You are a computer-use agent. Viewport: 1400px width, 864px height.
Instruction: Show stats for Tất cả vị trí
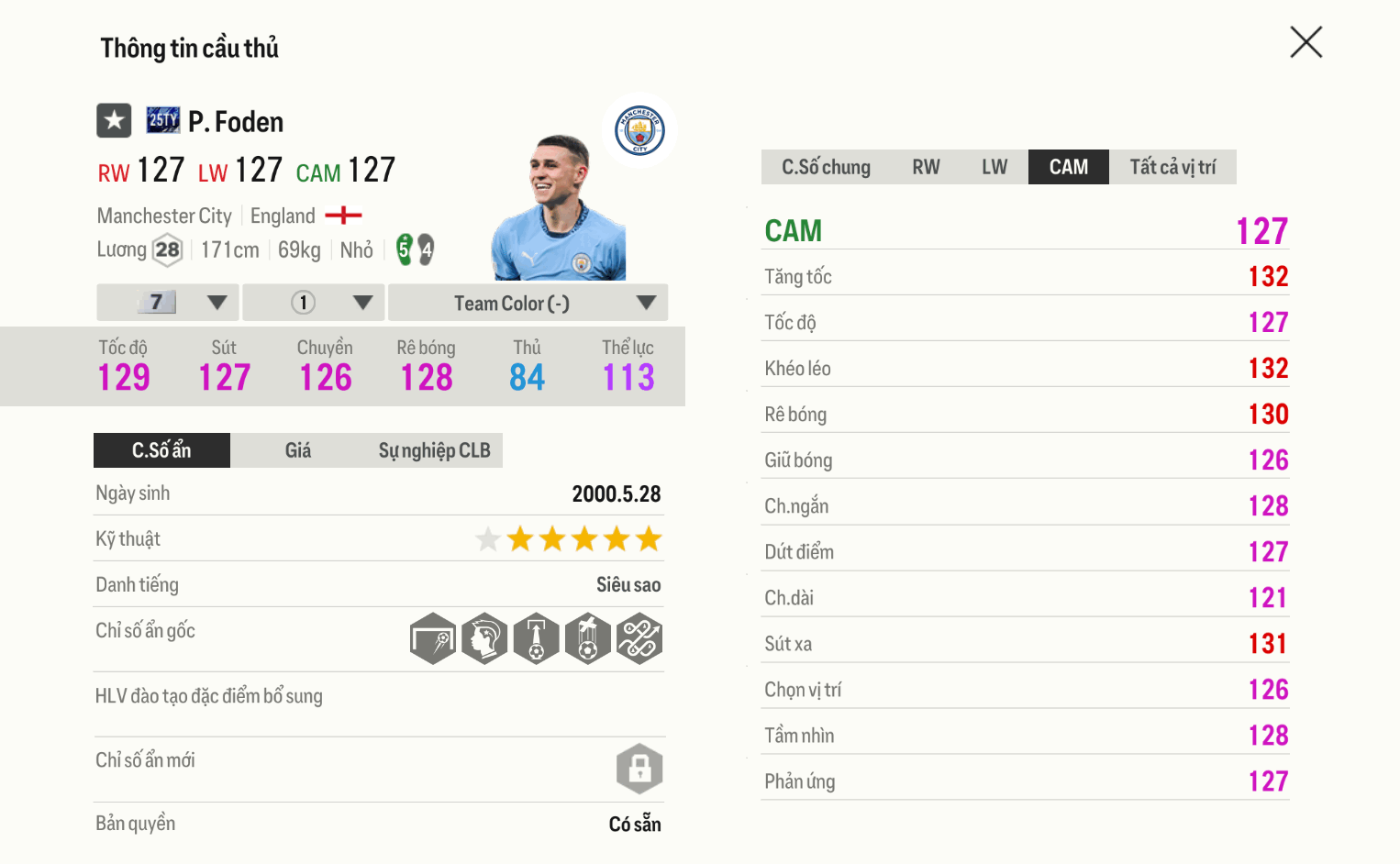click(1173, 166)
